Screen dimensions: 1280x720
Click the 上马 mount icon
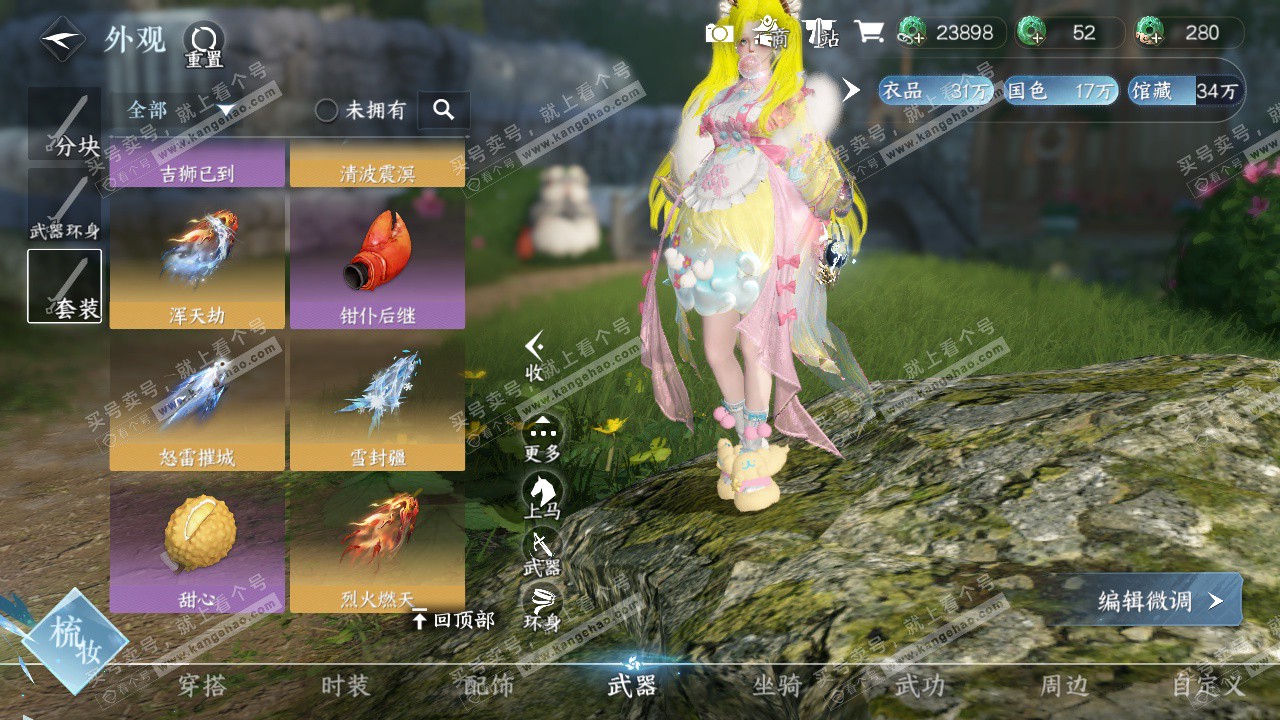pos(543,495)
